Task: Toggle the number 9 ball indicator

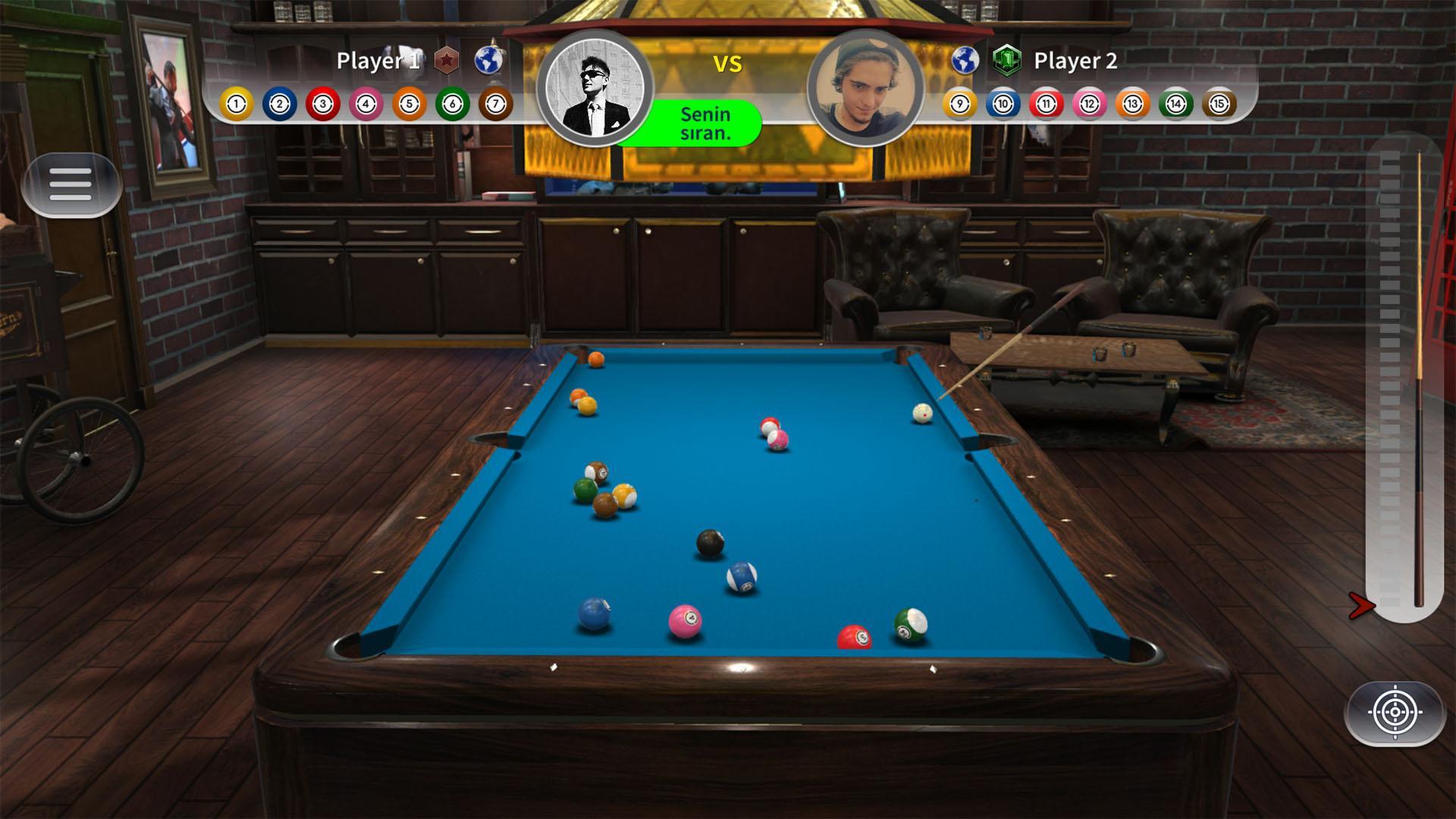Action: click(958, 105)
